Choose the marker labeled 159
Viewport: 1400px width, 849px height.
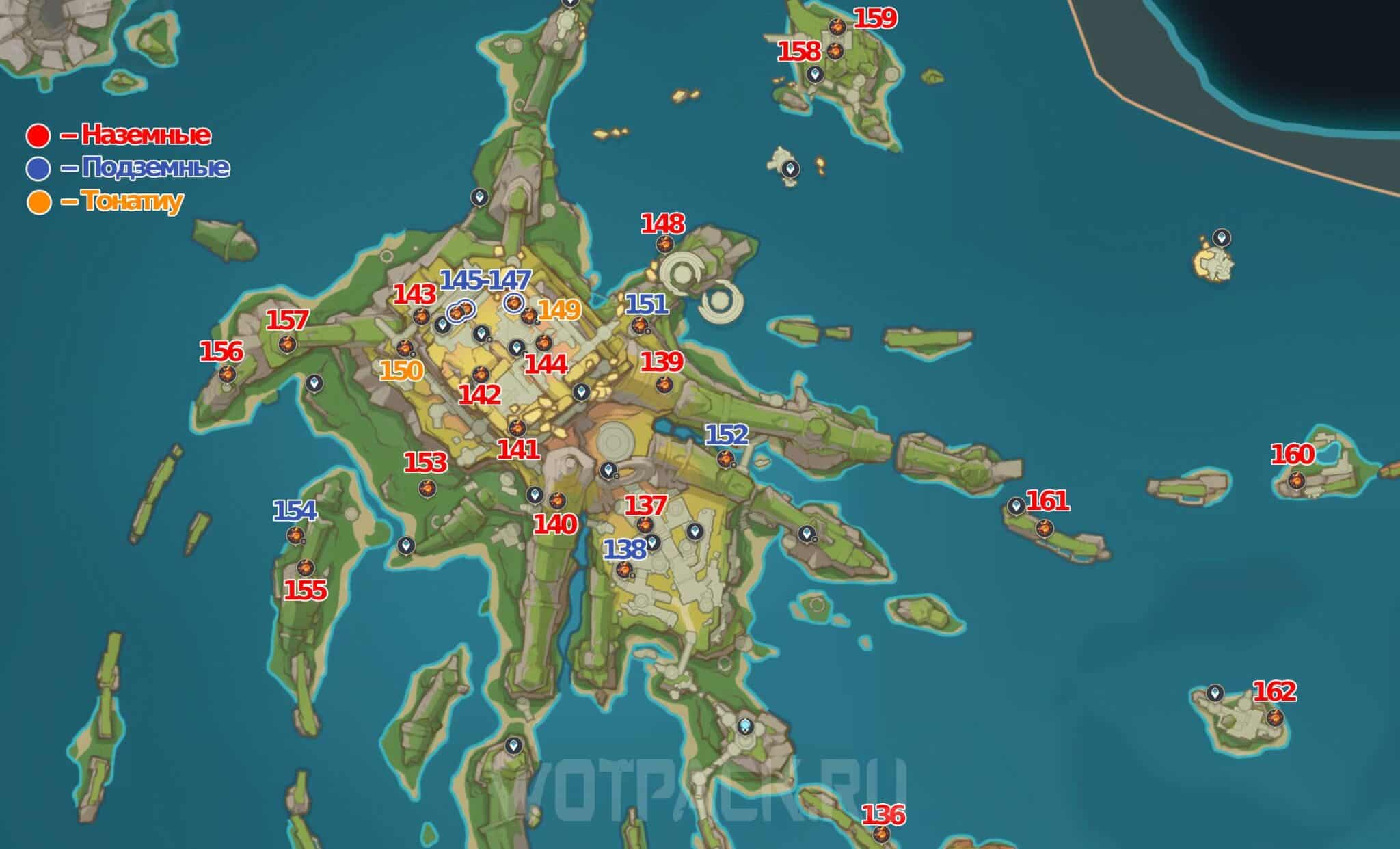837,27
